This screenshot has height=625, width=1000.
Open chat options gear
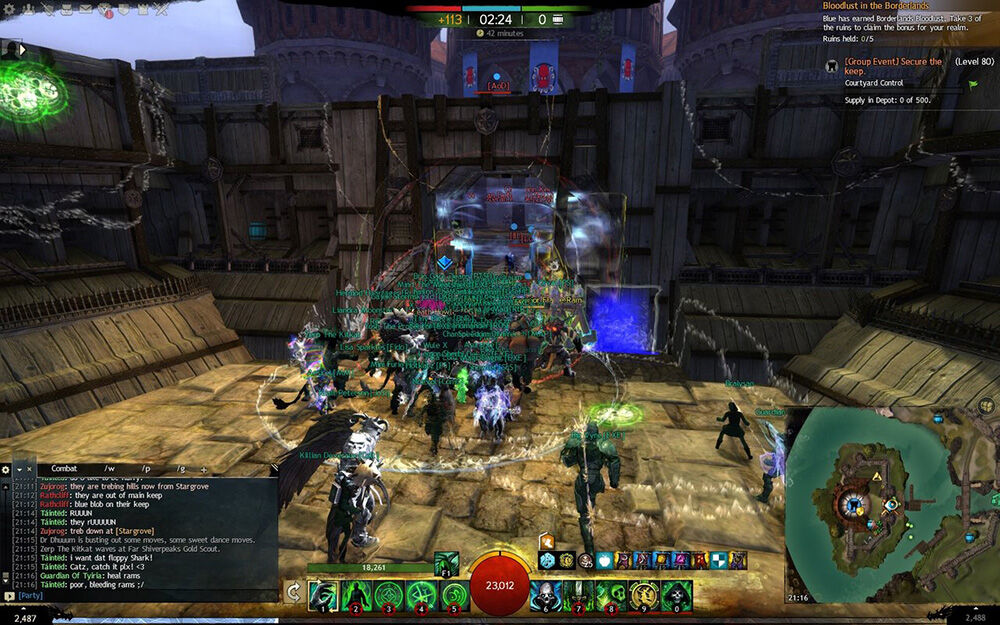(x=6, y=468)
